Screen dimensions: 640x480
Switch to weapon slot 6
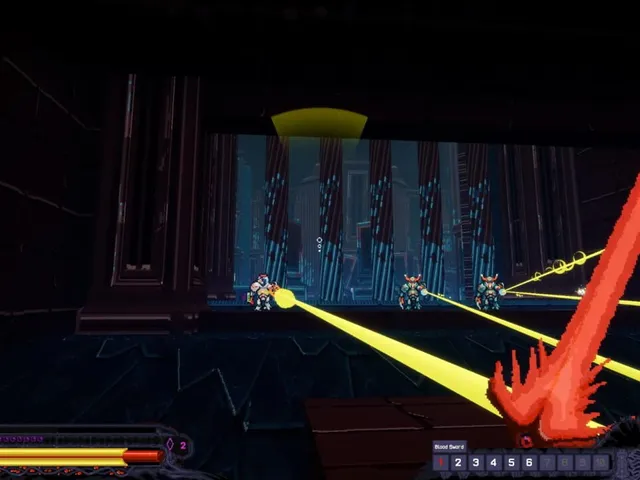point(529,462)
